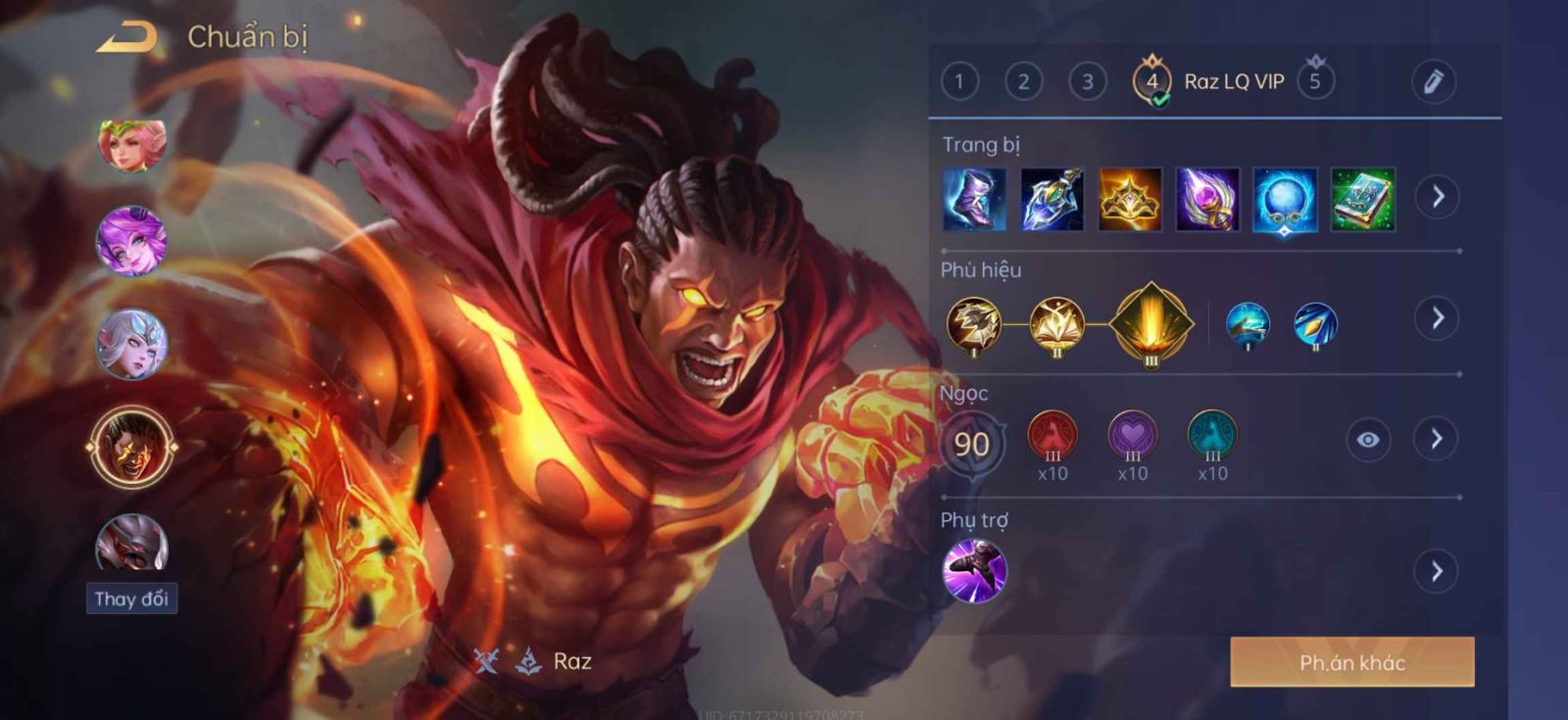Choose loadout preset 5
1568x720 pixels.
coord(1315,81)
